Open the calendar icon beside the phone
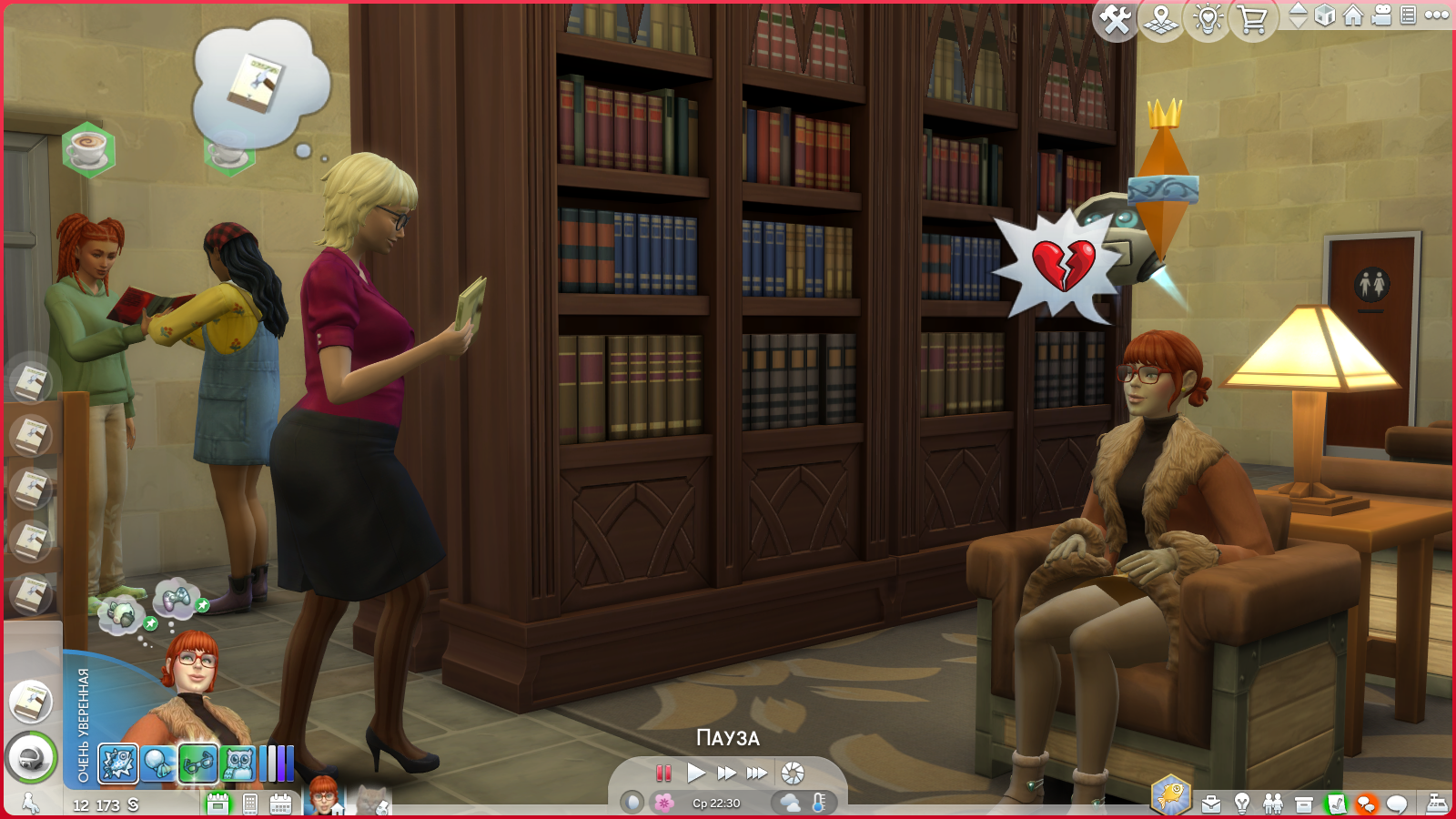This screenshot has width=1456, height=819. 280,804
